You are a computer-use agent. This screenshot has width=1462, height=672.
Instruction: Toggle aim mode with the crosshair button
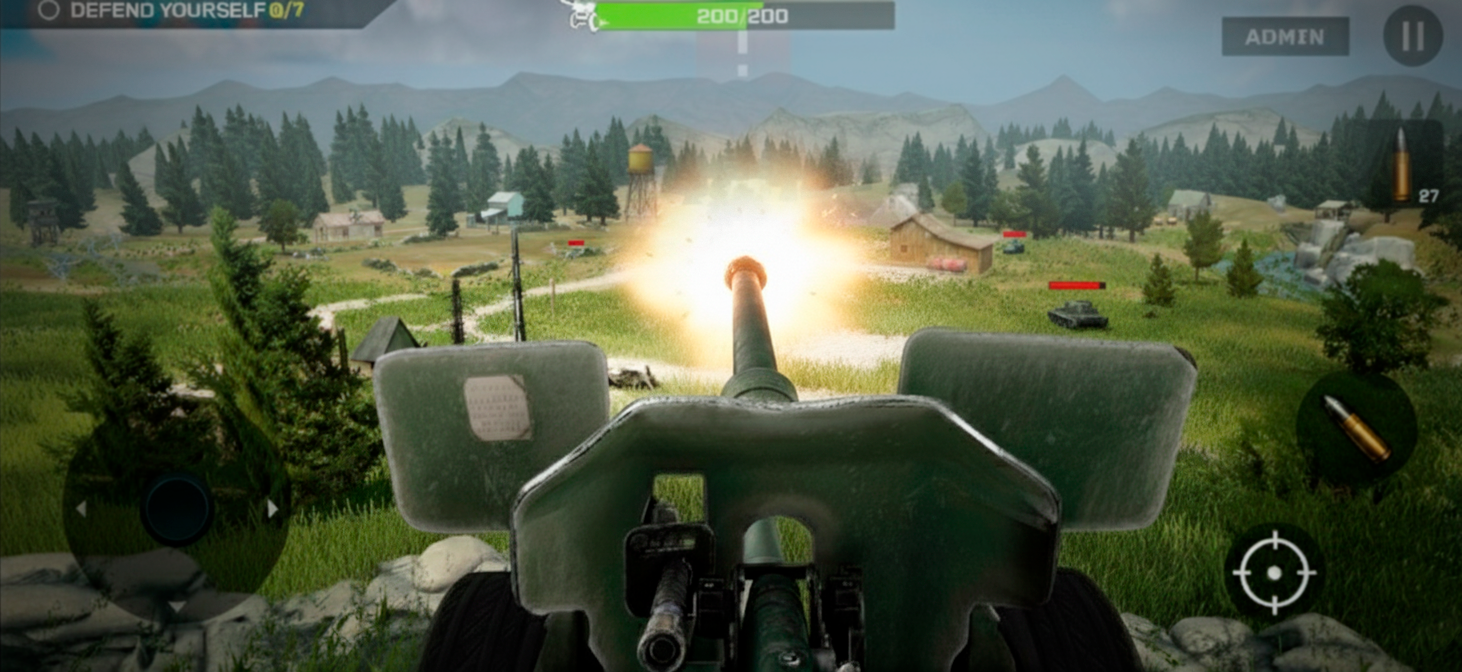(x=1274, y=572)
